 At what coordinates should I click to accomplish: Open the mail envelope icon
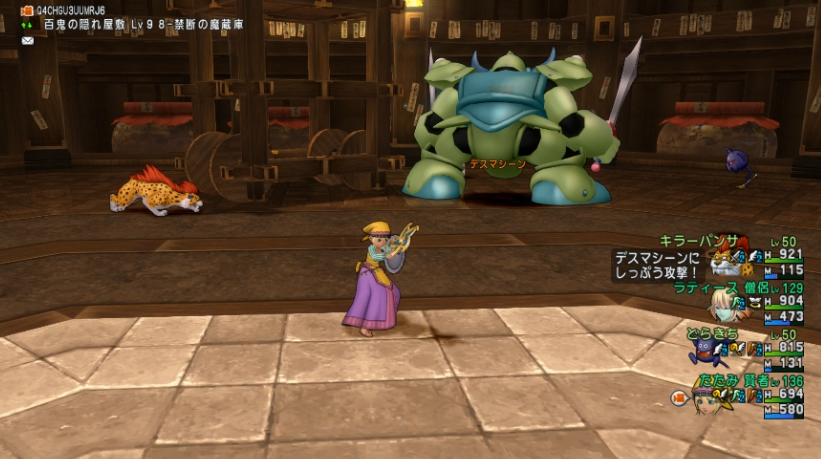pyautogui.click(x=27, y=40)
